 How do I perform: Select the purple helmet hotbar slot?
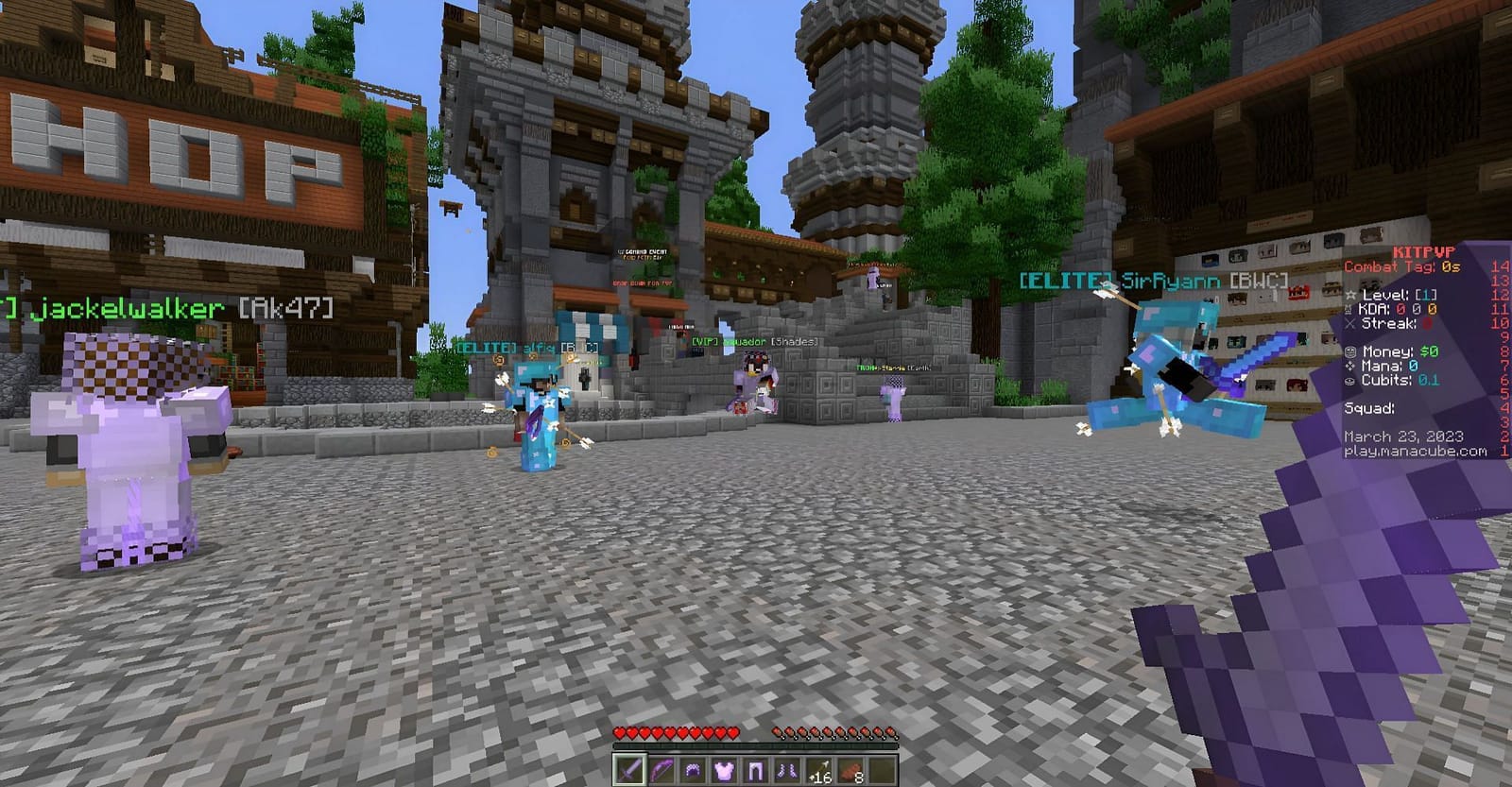click(x=693, y=769)
